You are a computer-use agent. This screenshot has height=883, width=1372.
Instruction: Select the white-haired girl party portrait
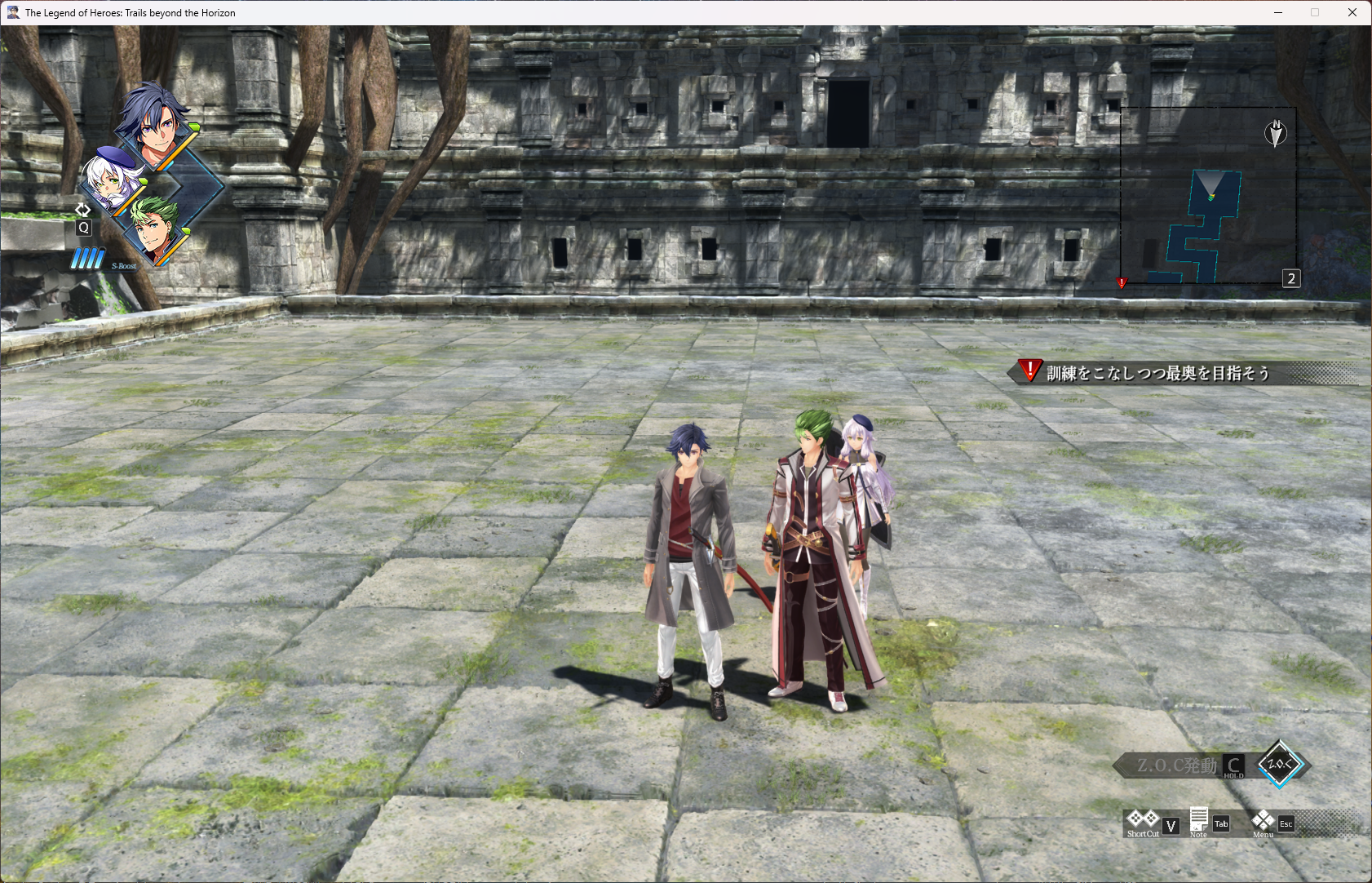(x=113, y=180)
